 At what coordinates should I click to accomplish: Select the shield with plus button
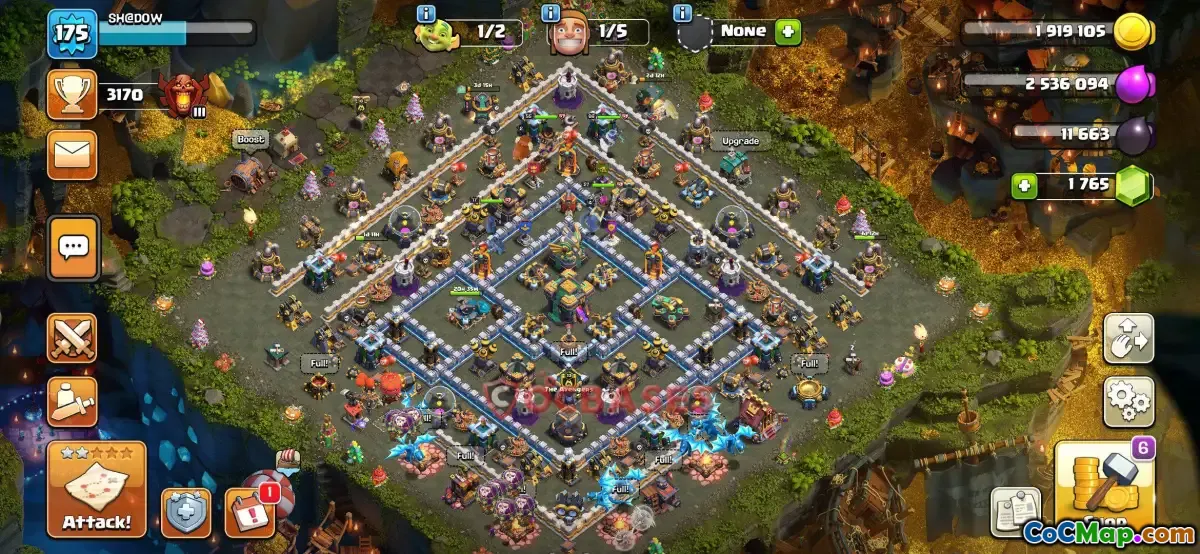pos(186,512)
